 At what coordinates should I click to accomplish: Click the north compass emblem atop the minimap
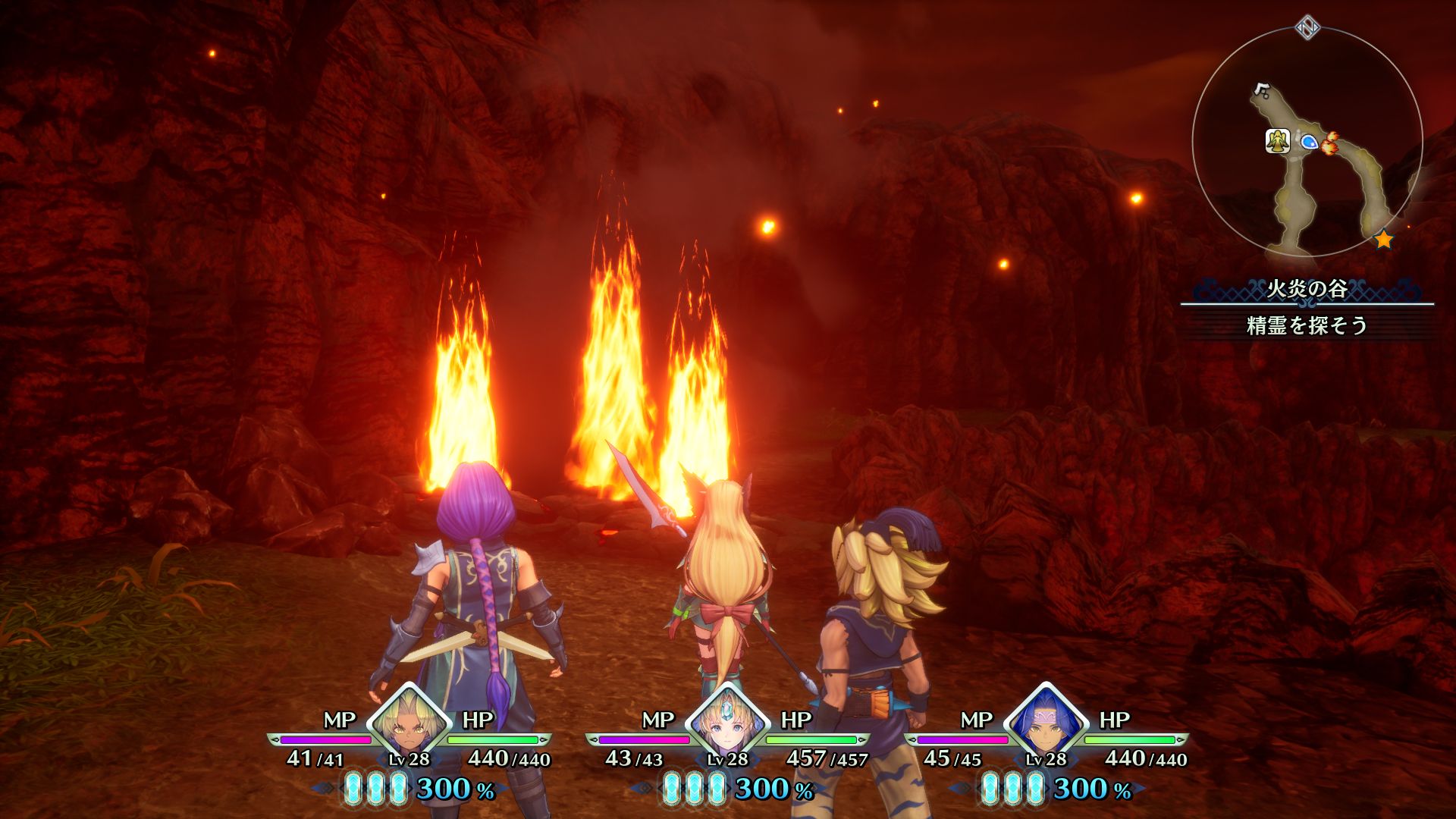[x=1307, y=29]
